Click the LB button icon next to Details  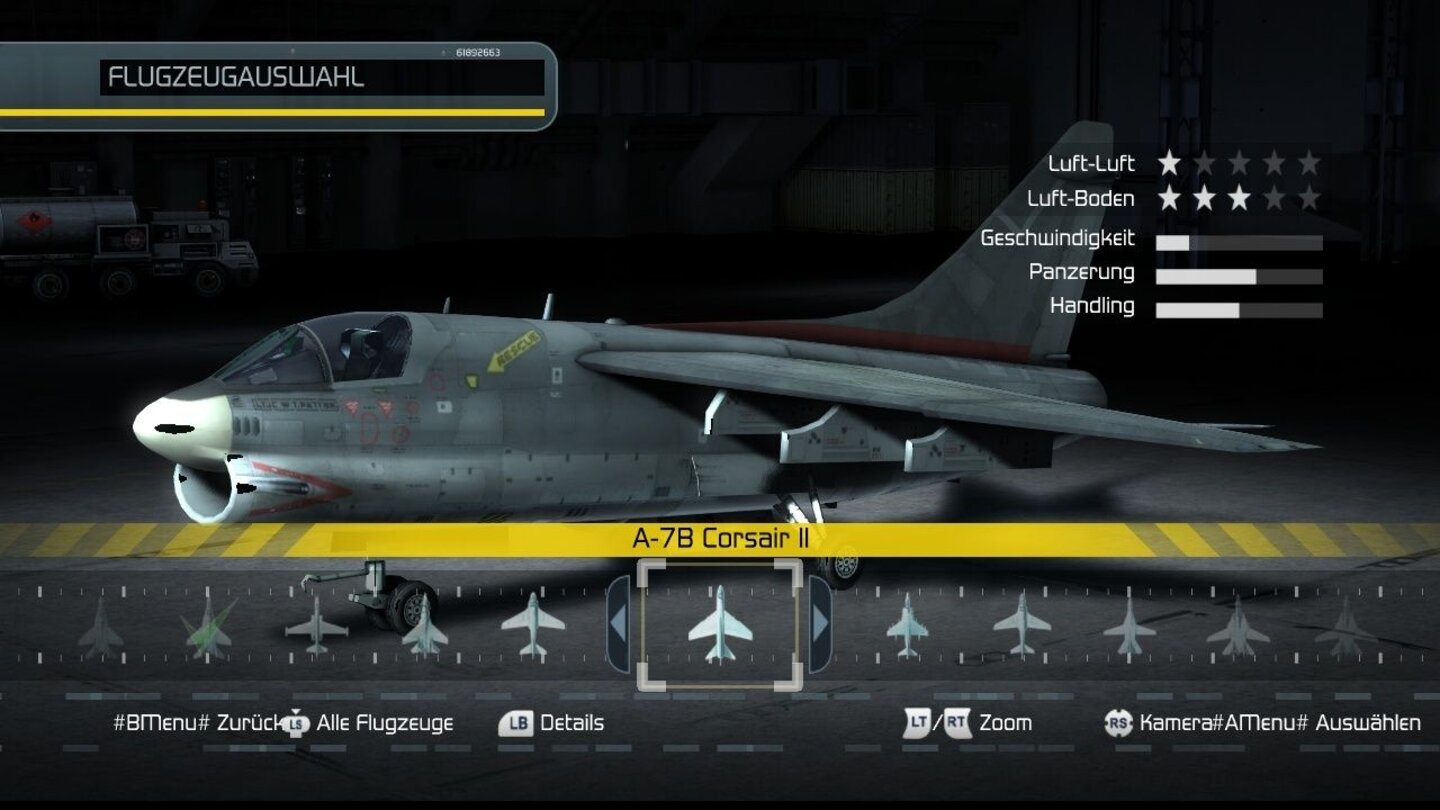[516, 721]
